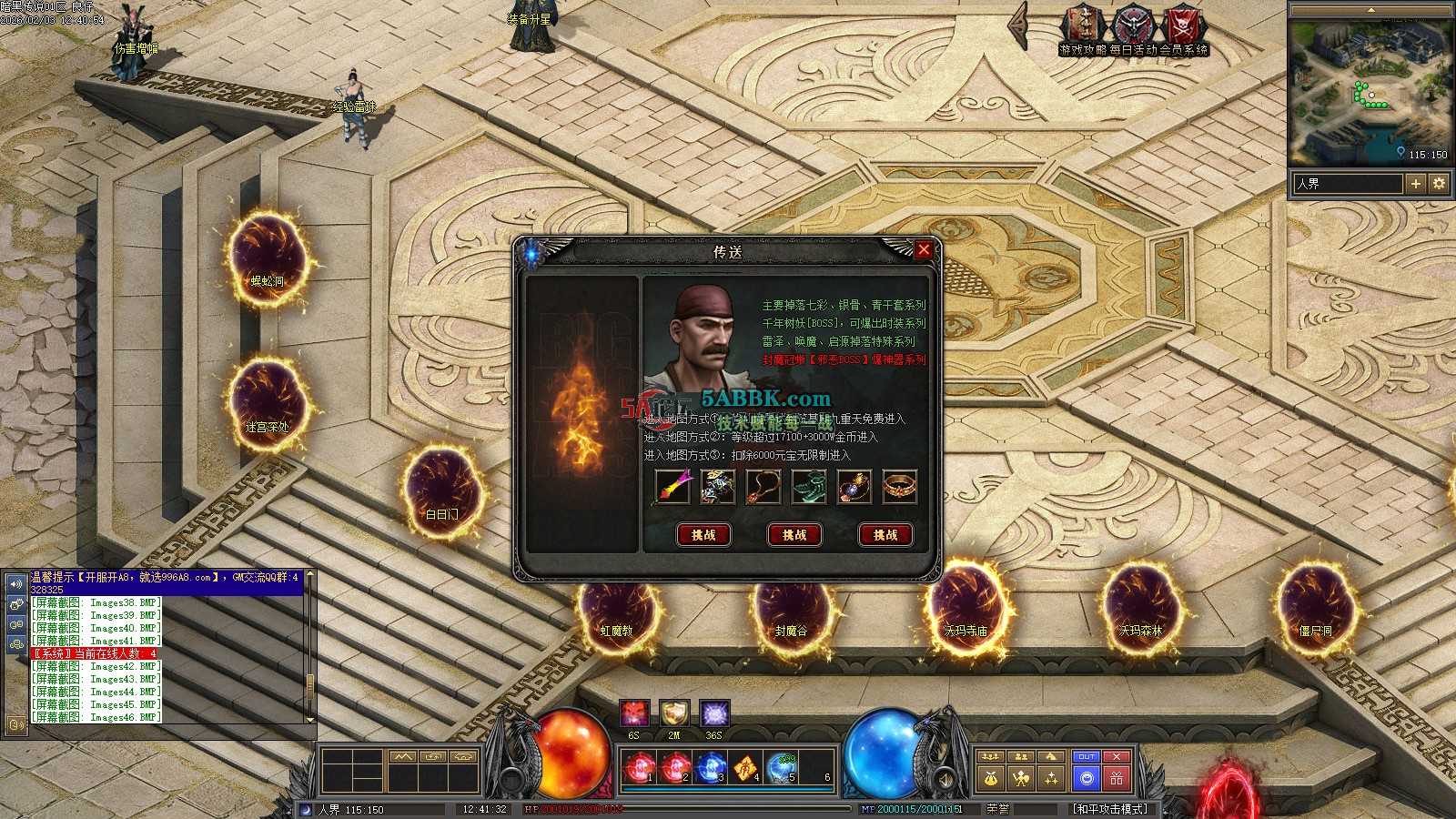This screenshot has width=1456, height=819.
Task: Toggle the 和平攻击模式 attack mode label
Action: coord(1110,809)
